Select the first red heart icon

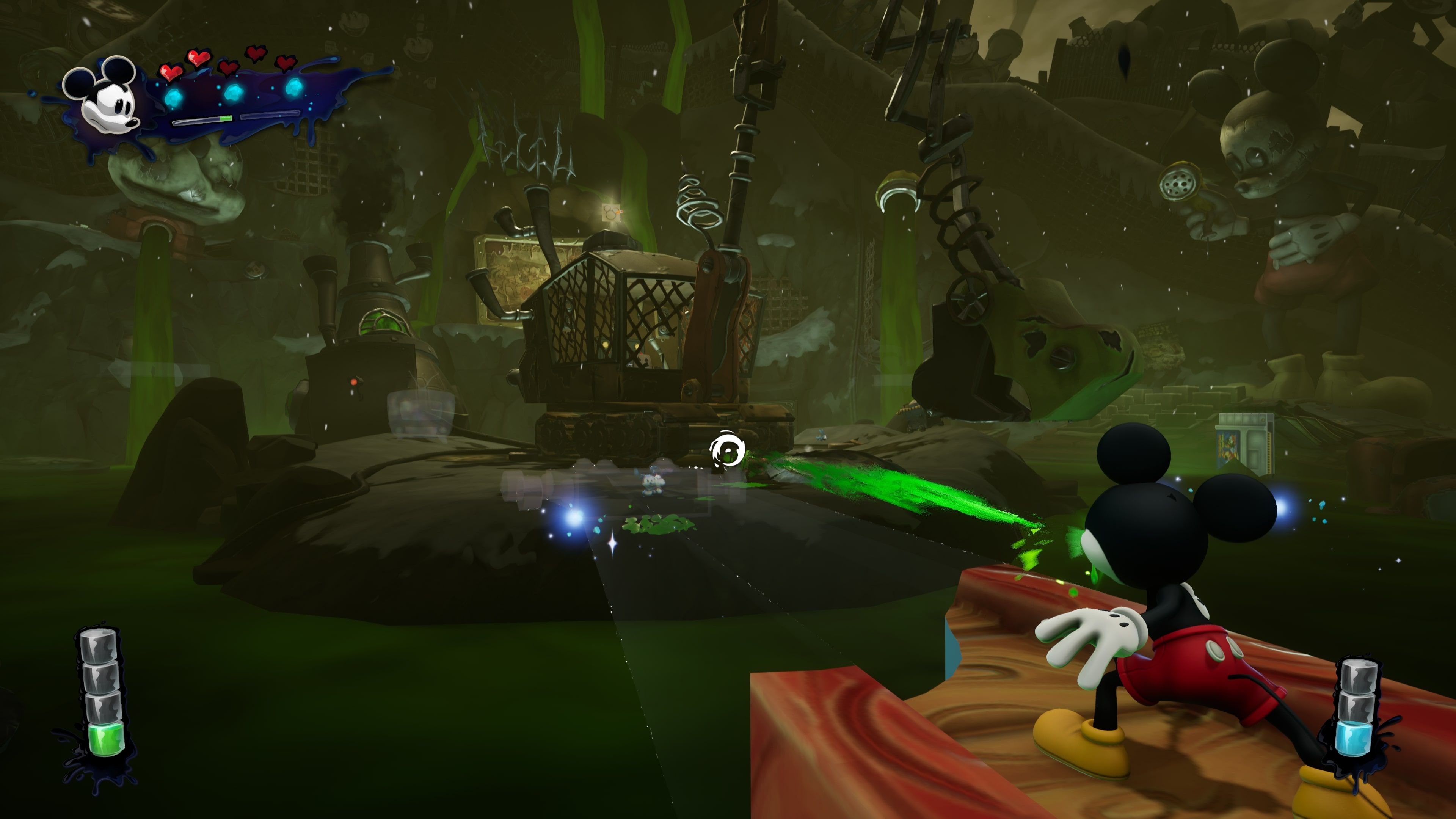click(x=171, y=71)
